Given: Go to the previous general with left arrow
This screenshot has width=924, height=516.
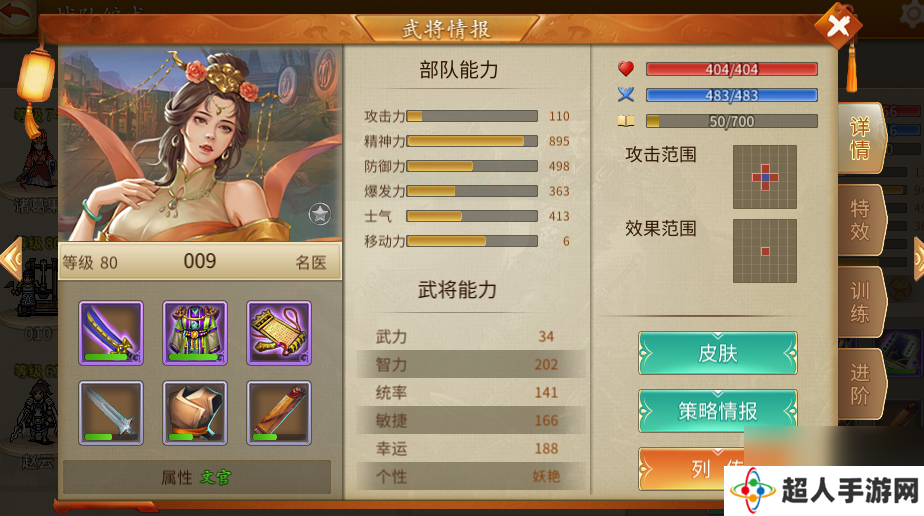Looking at the screenshot, I should tap(10, 259).
